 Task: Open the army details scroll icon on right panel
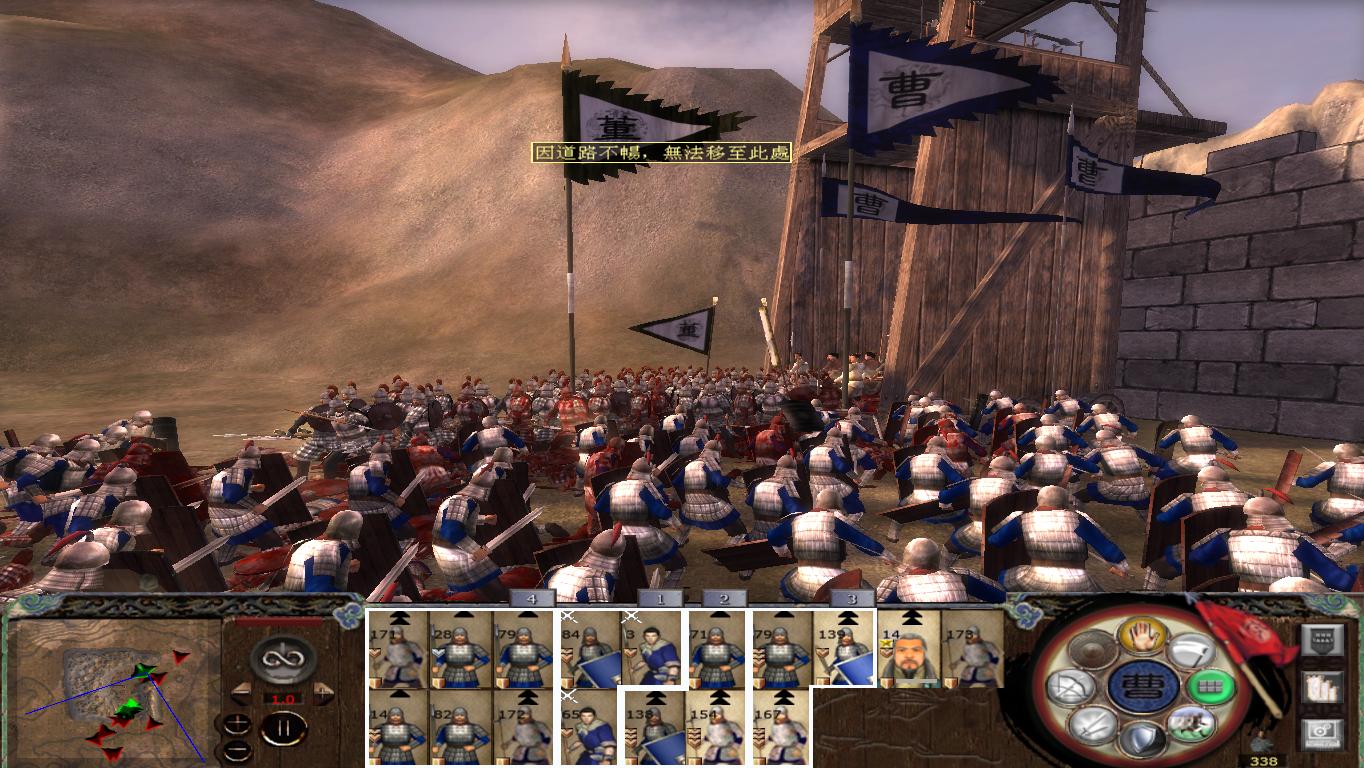[x=1322, y=687]
